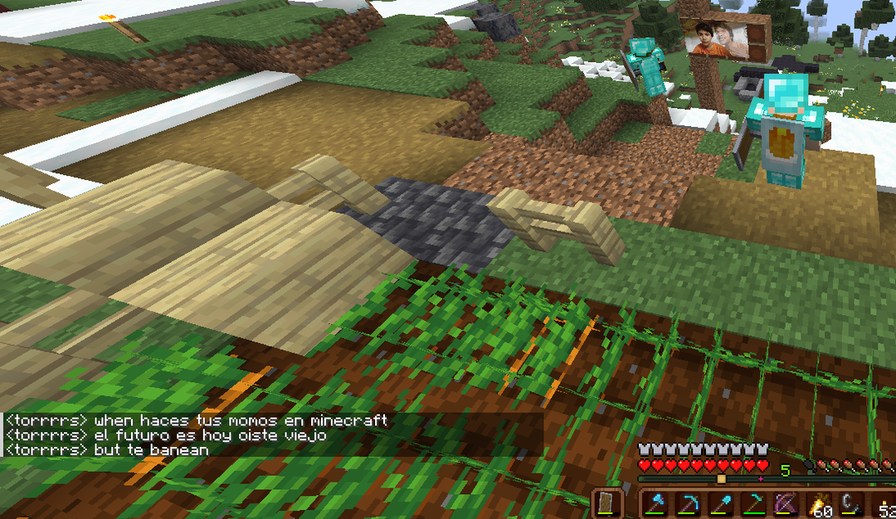The height and width of the screenshot is (519, 896).
Task: Switch to the diamond shovel slot
Action: click(x=722, y=504)
